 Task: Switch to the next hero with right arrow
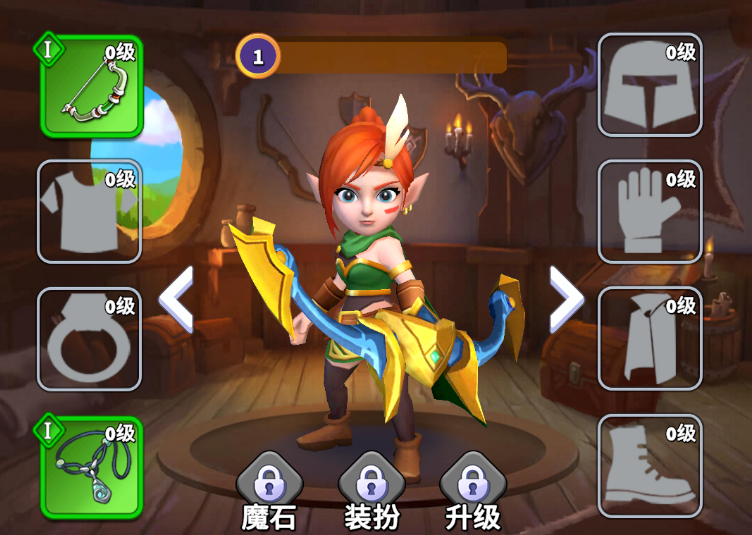[x=565, y=299]
